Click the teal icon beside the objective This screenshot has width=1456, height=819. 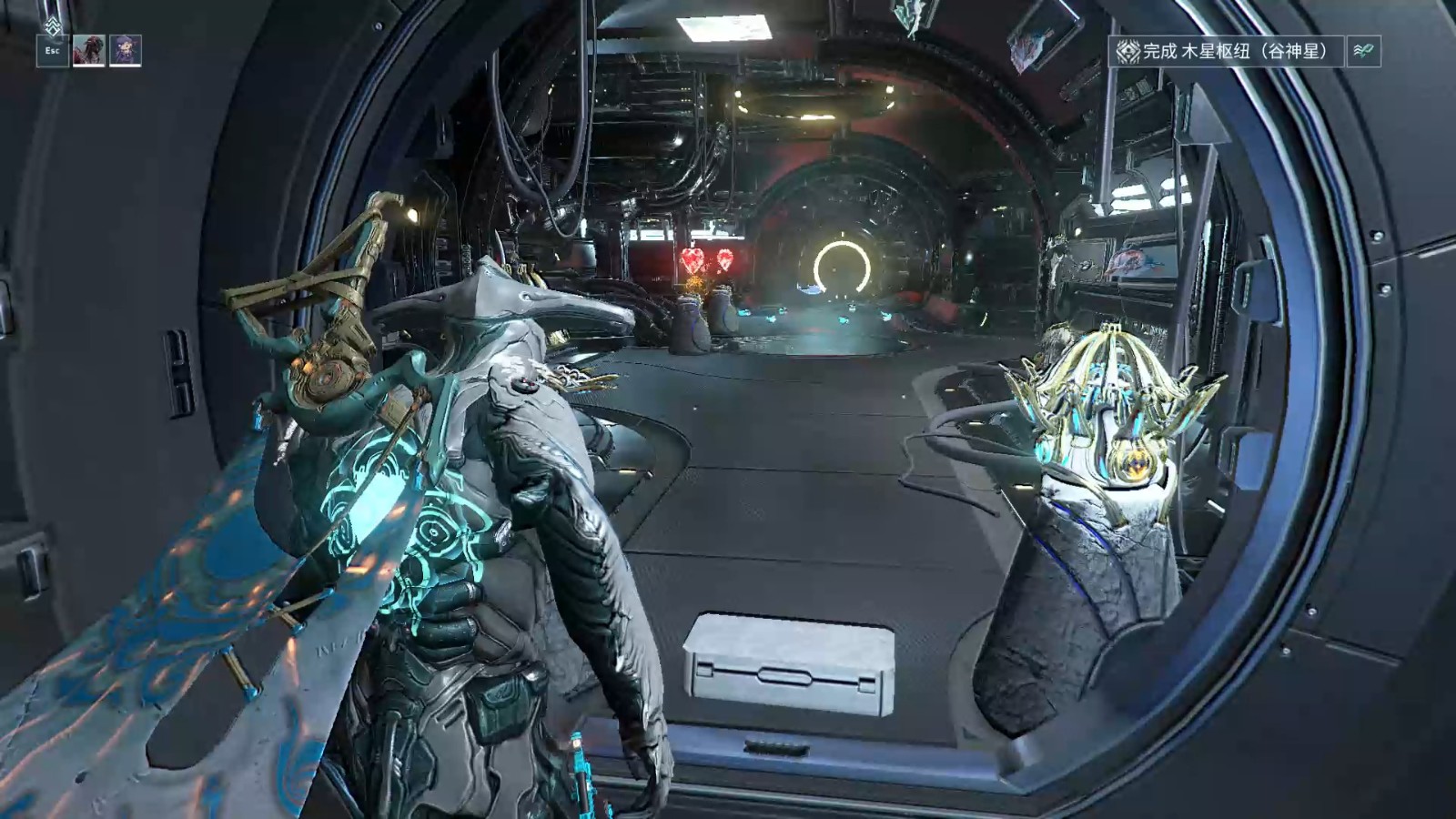tap(1363, 51)
